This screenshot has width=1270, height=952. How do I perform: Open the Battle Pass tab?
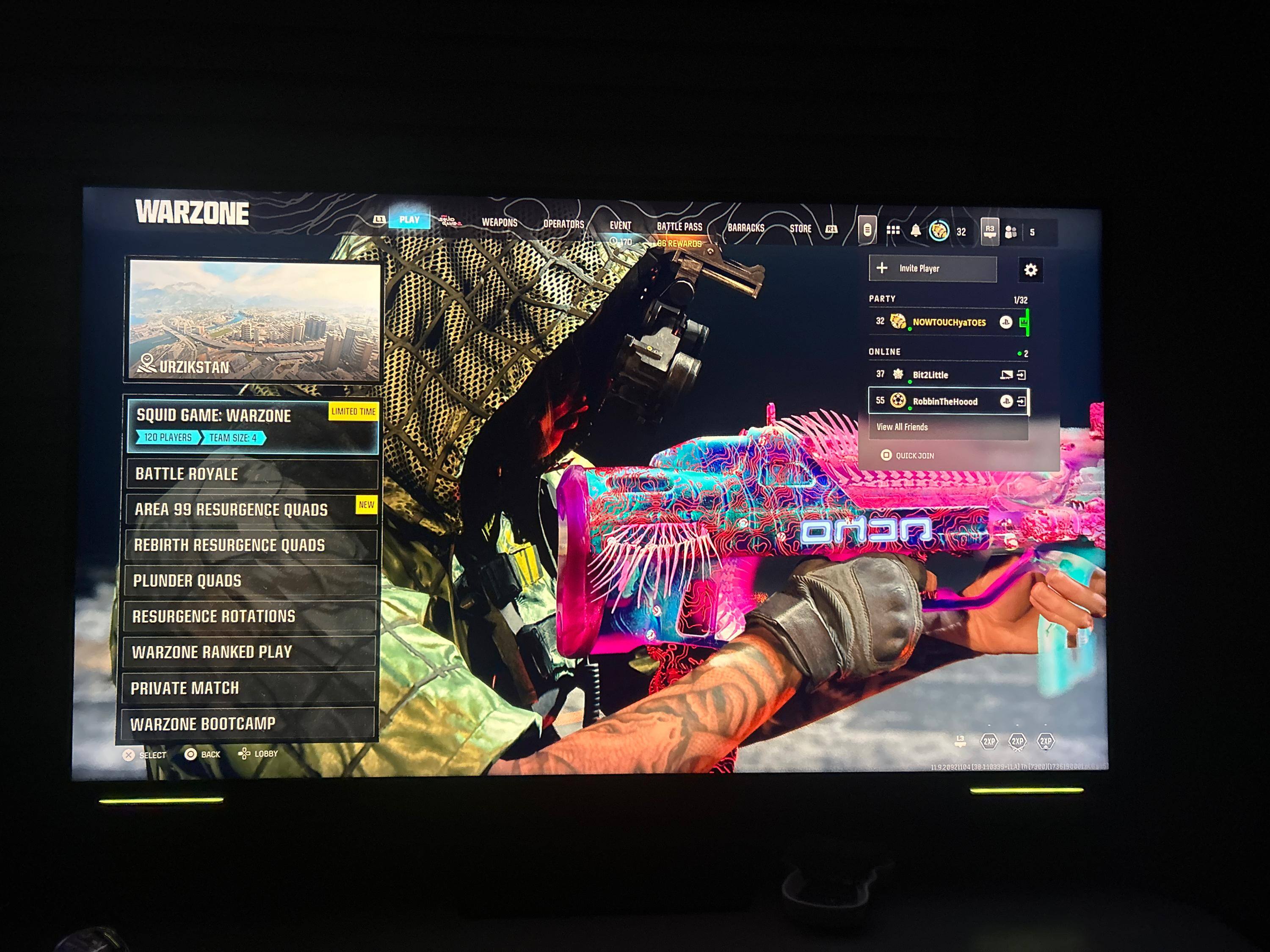coord(679,227)
